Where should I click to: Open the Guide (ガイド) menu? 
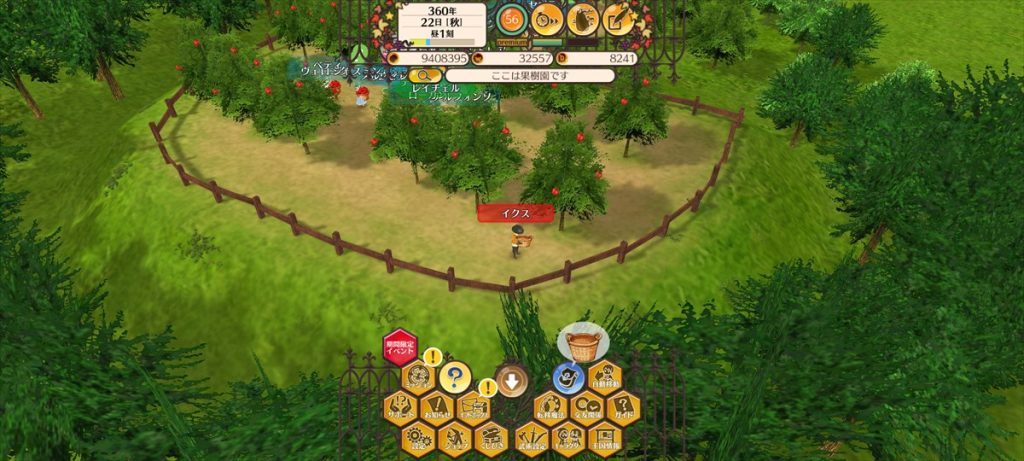pyautogui.click(x=623, y=408)
